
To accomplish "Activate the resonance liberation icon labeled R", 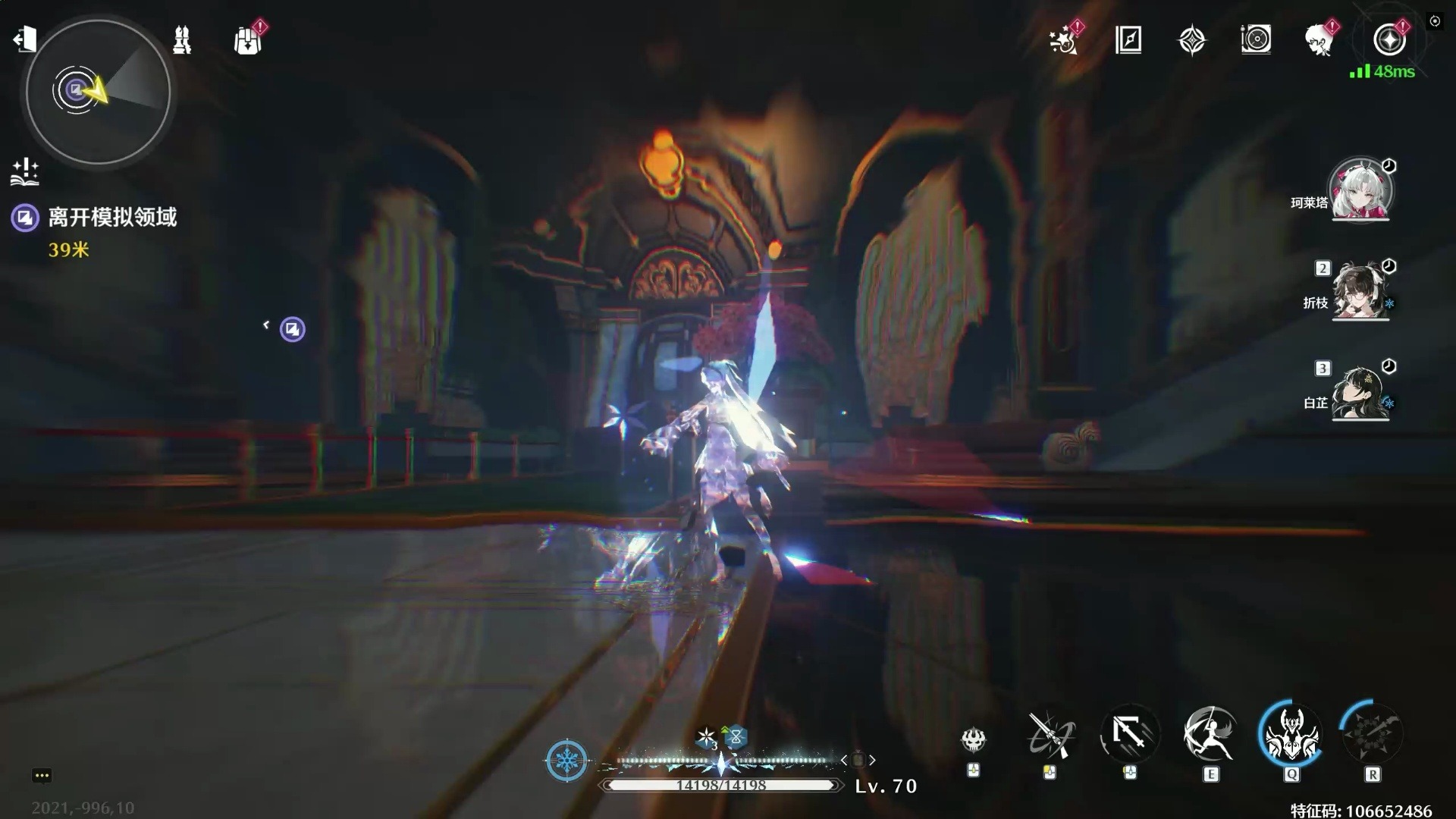I will [1372, 734].
